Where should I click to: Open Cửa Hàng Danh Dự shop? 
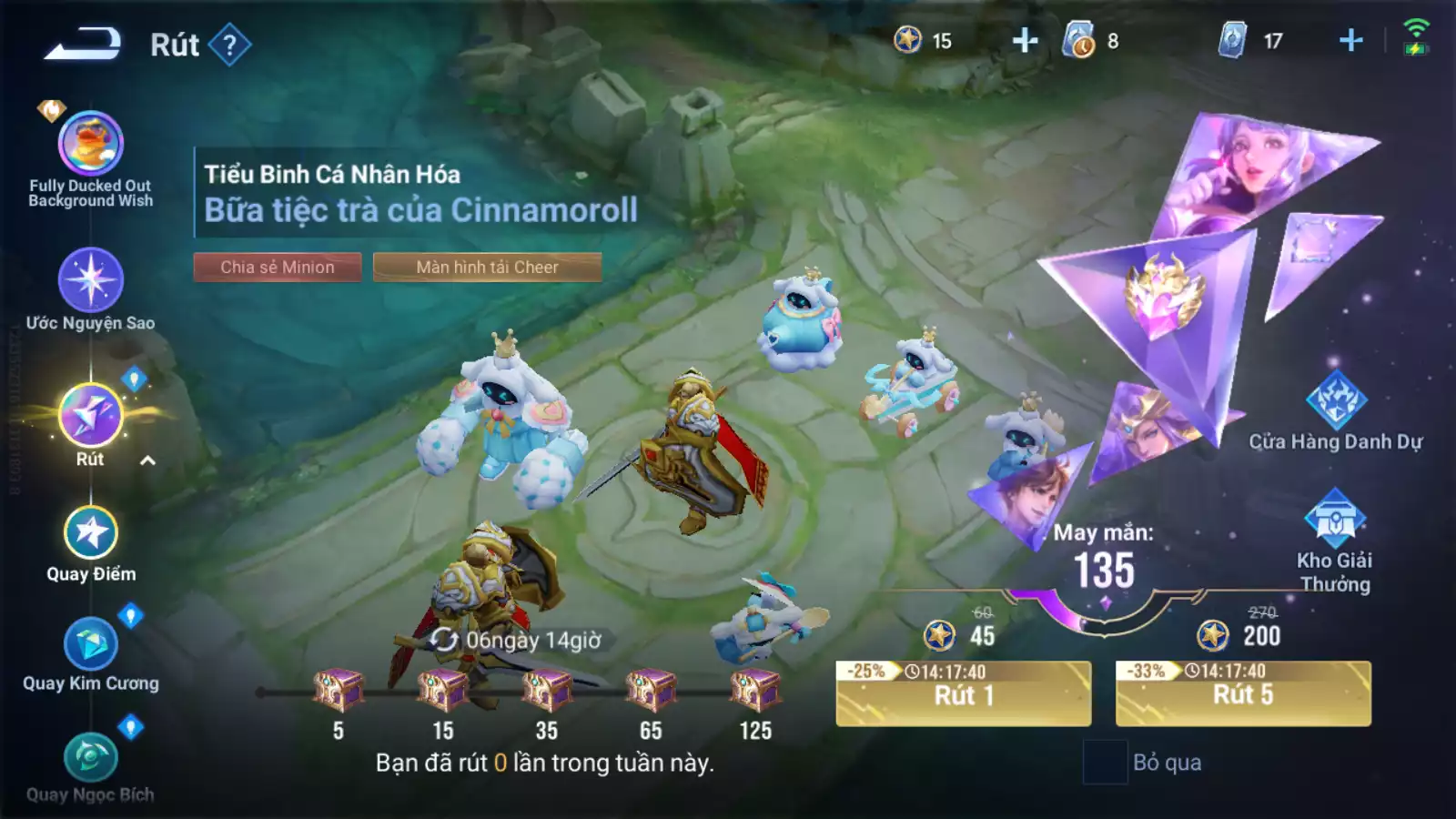1335,401
